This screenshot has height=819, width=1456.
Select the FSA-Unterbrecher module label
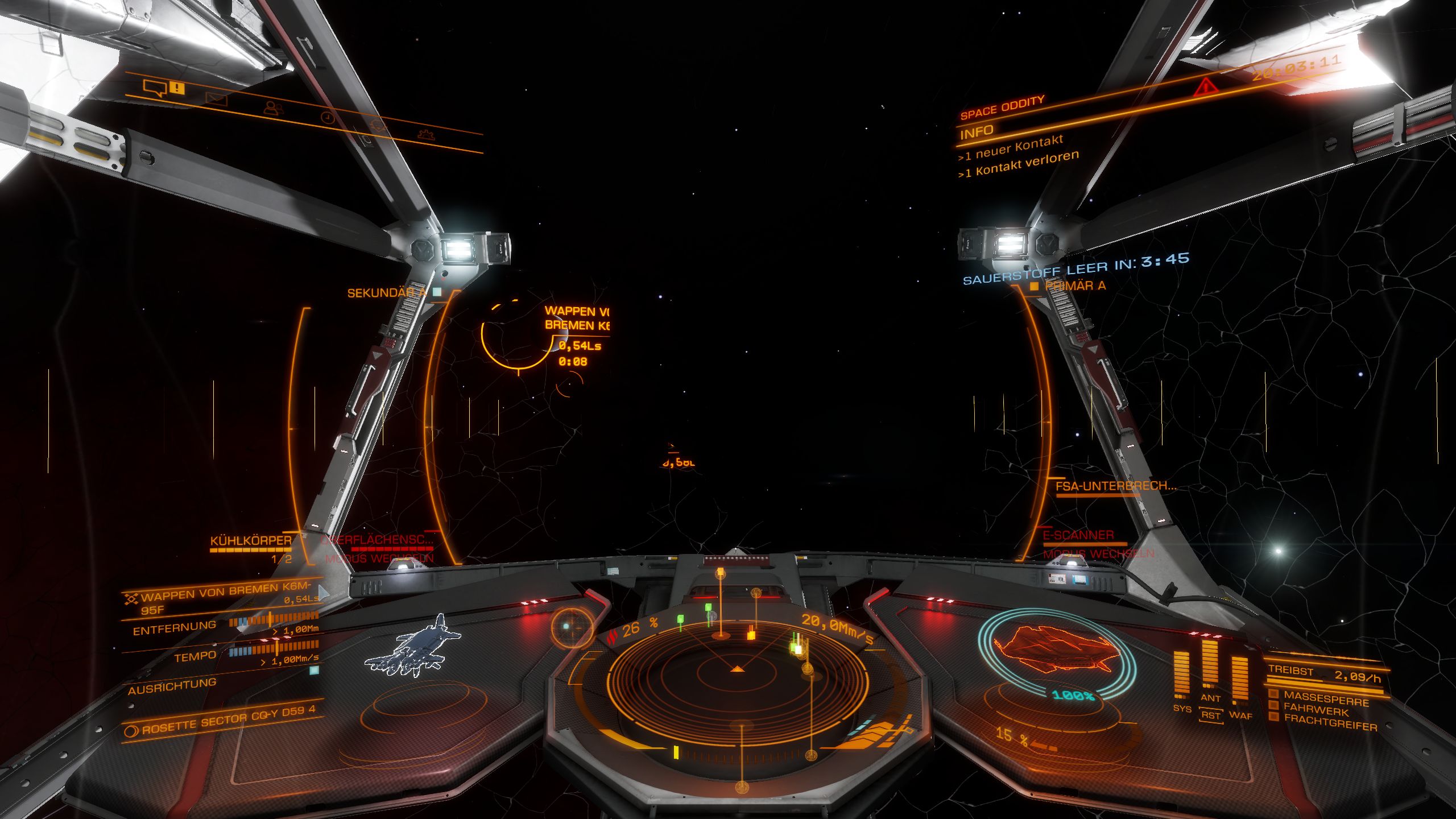(1115, 486)
